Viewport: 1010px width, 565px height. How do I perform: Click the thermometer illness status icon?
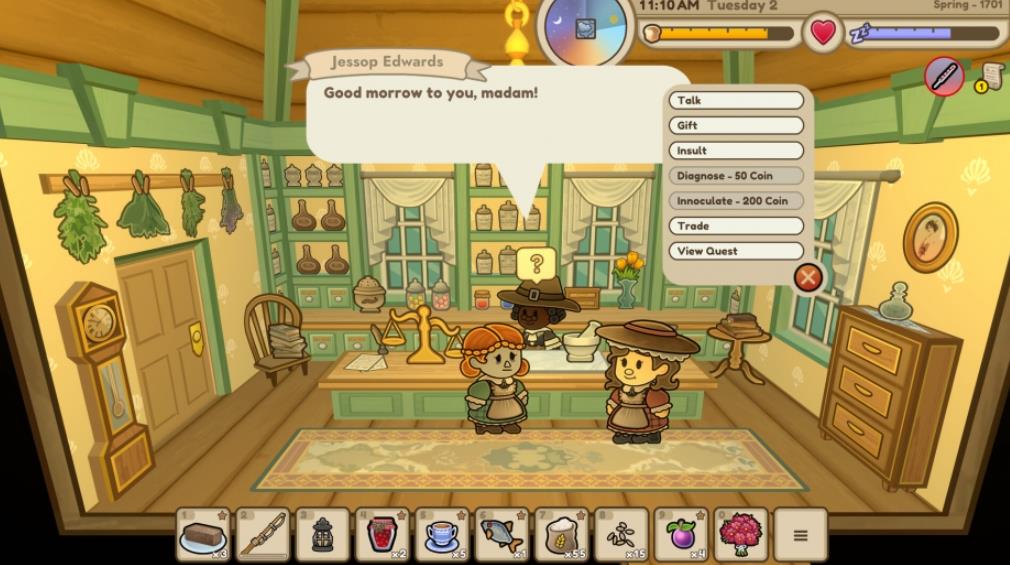tap(944, 76)
